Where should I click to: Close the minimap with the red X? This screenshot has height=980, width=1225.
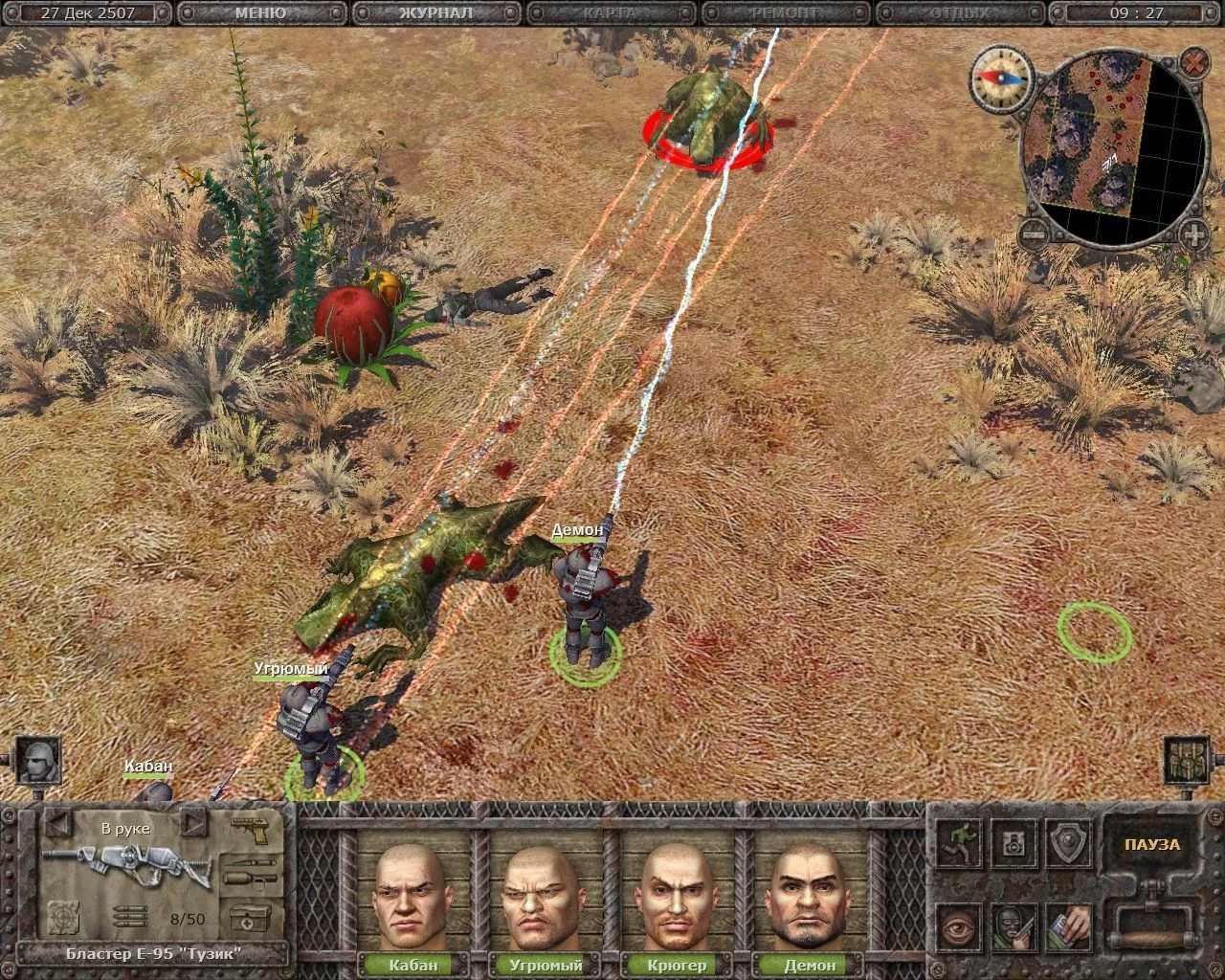(x=1193, y=63)
